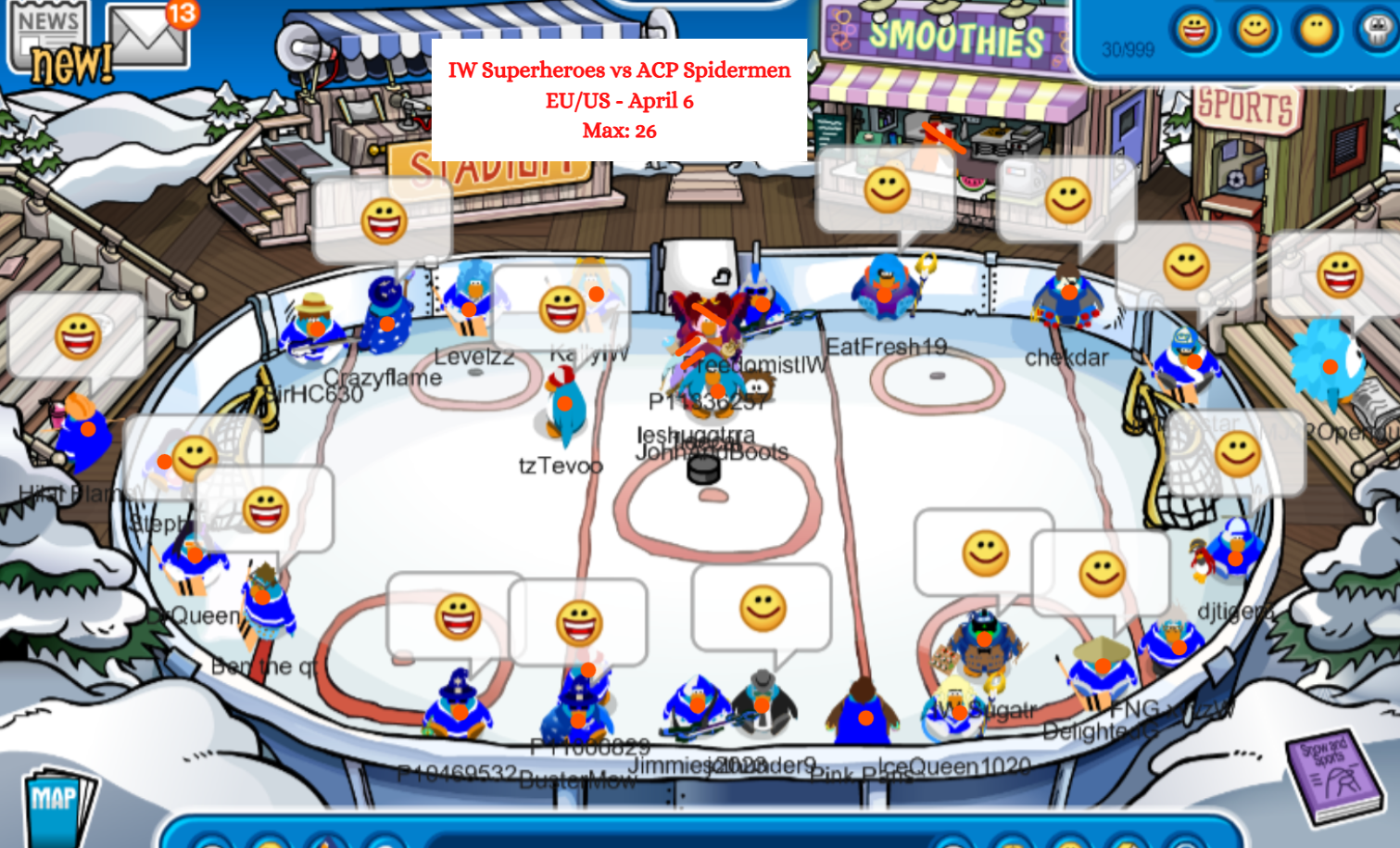Pick the smiling face emote
1400x848 pixels.
(x=1255, y=31)
